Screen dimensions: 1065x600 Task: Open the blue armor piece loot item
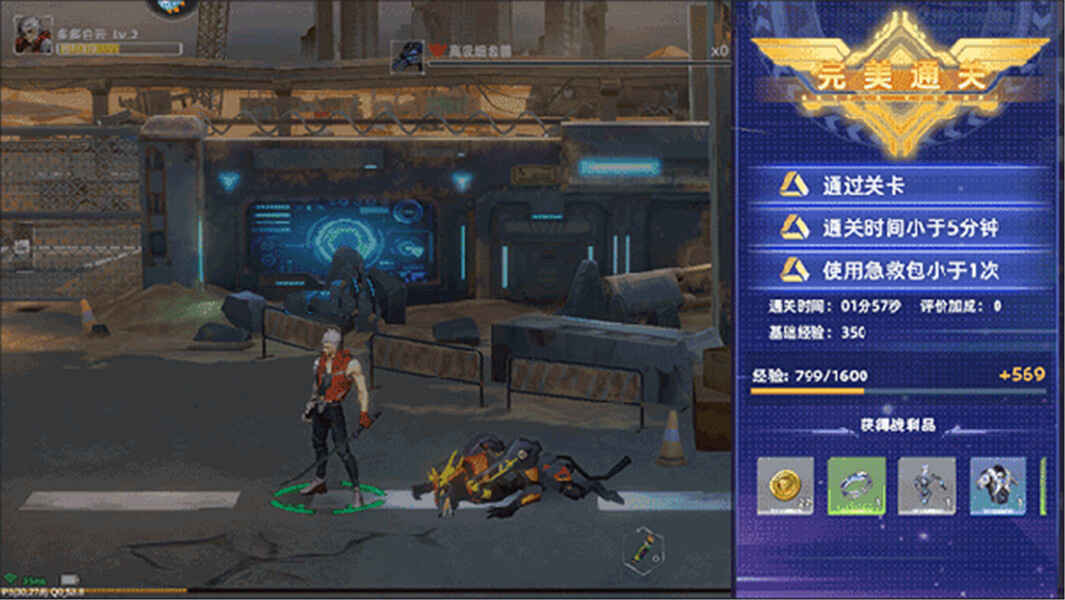(x=998, y=486)
